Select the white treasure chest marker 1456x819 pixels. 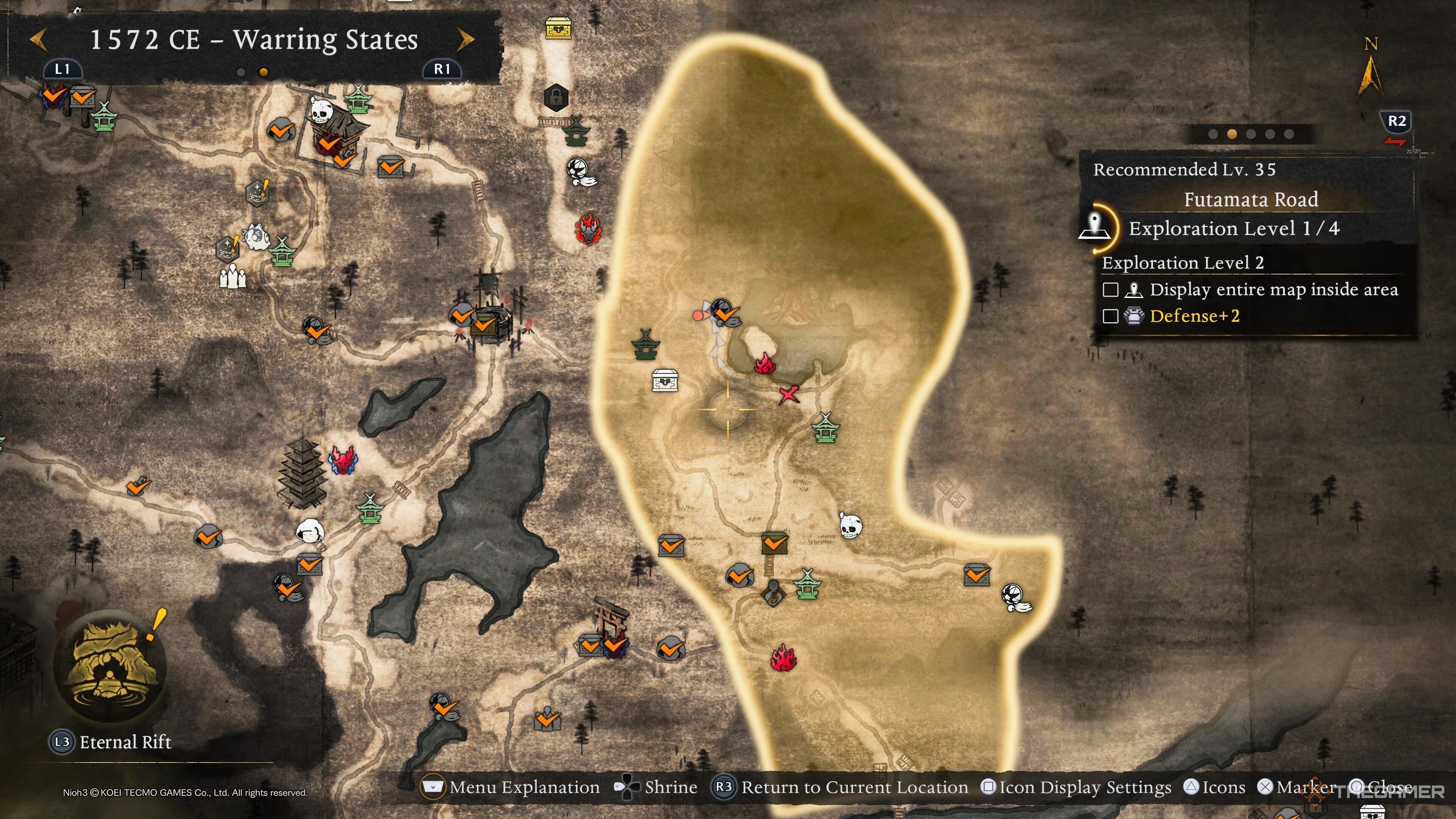[665, 380]
